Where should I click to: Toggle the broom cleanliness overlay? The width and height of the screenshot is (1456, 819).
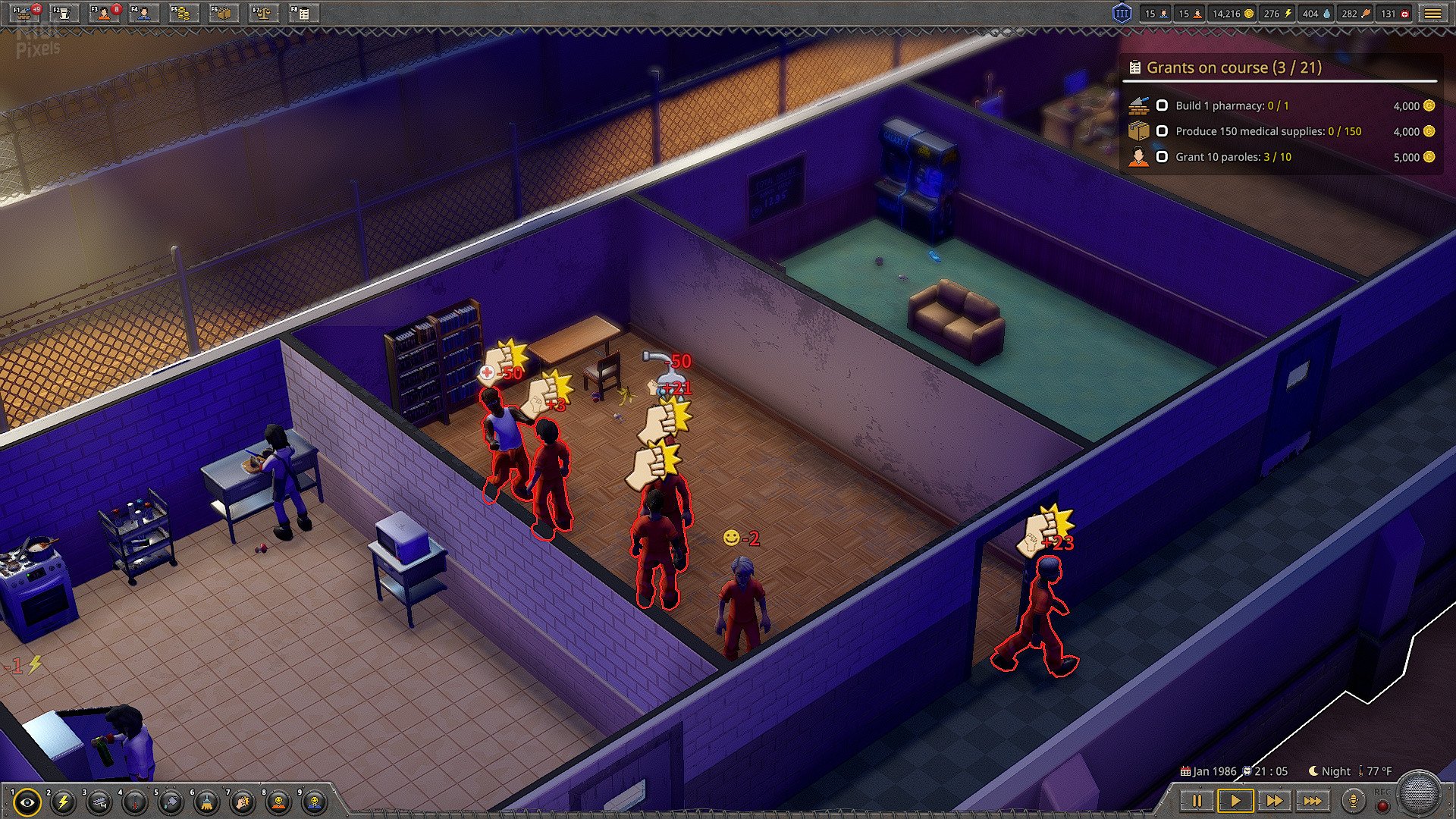206,802
